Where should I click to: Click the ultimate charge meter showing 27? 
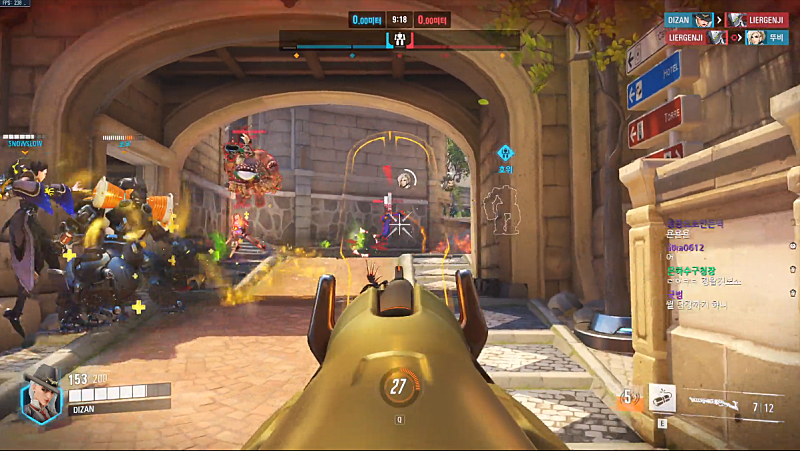399,386
